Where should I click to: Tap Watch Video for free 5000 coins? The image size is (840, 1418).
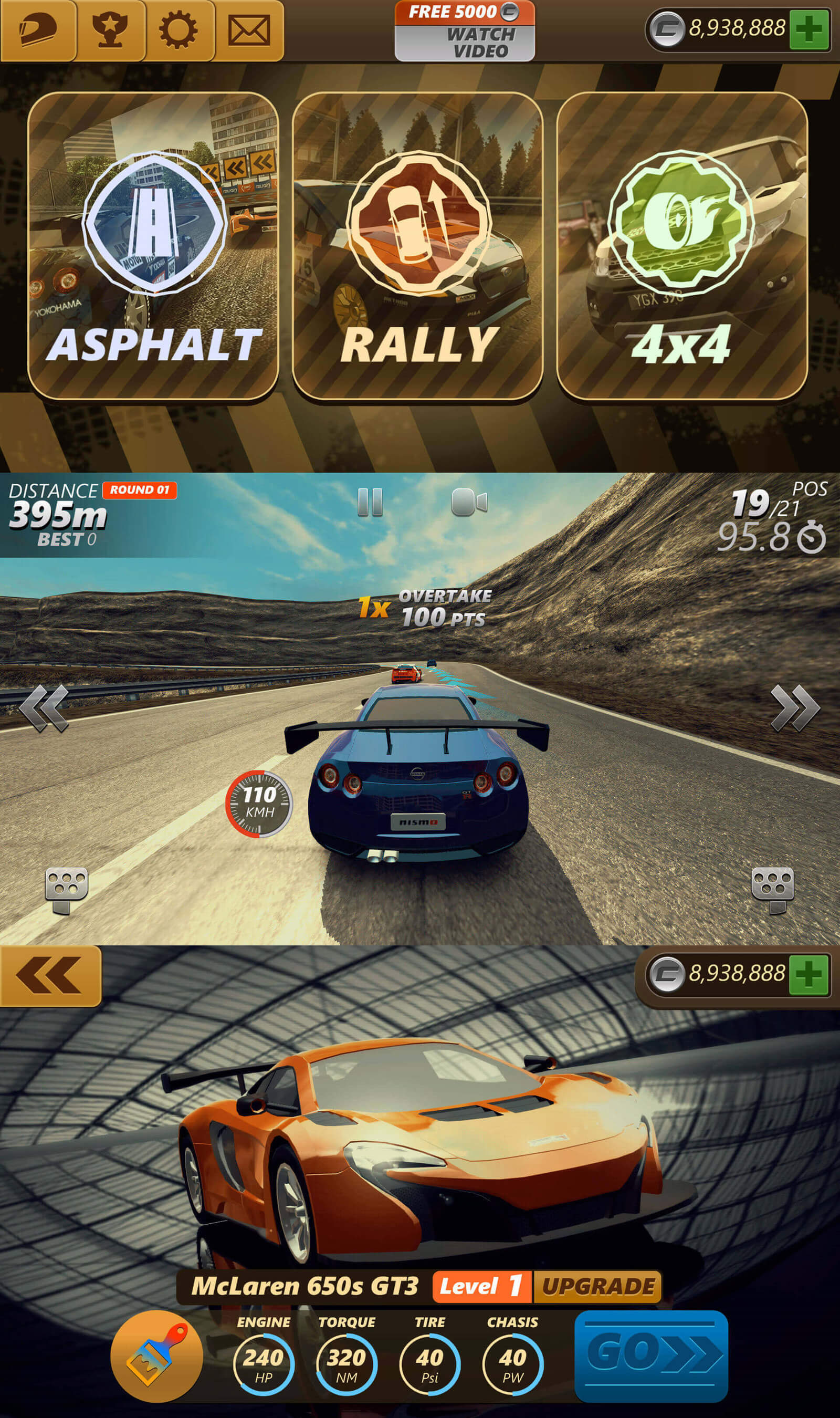click(464, 32)
